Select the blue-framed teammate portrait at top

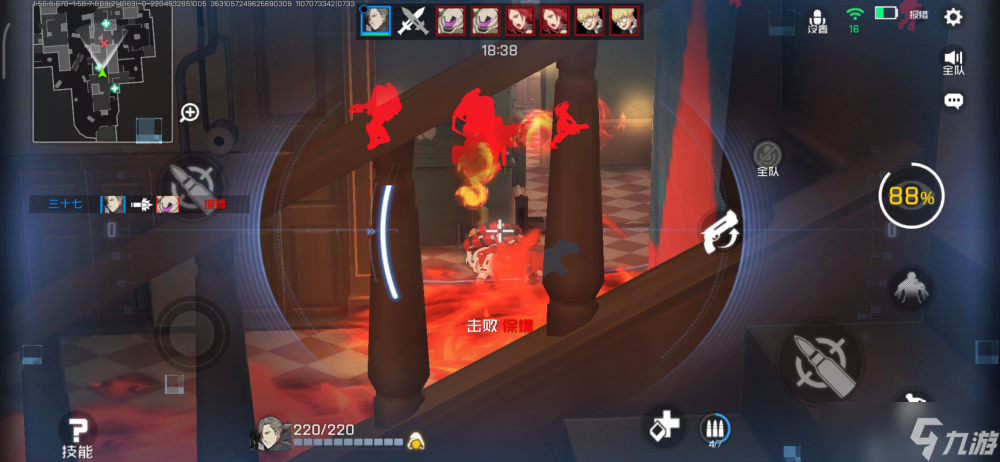(x=375, y=20)
